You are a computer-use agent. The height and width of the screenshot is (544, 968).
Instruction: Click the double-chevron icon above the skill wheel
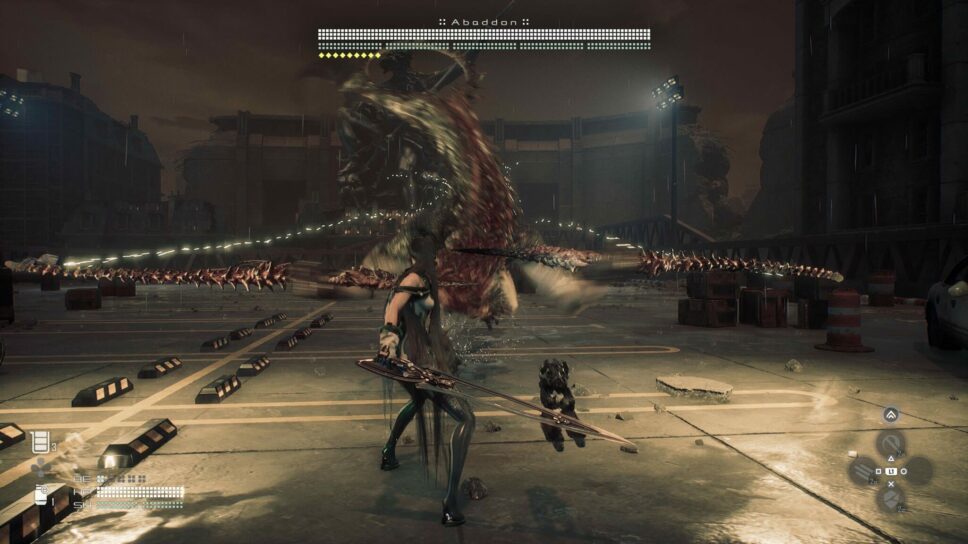[890, 415]
